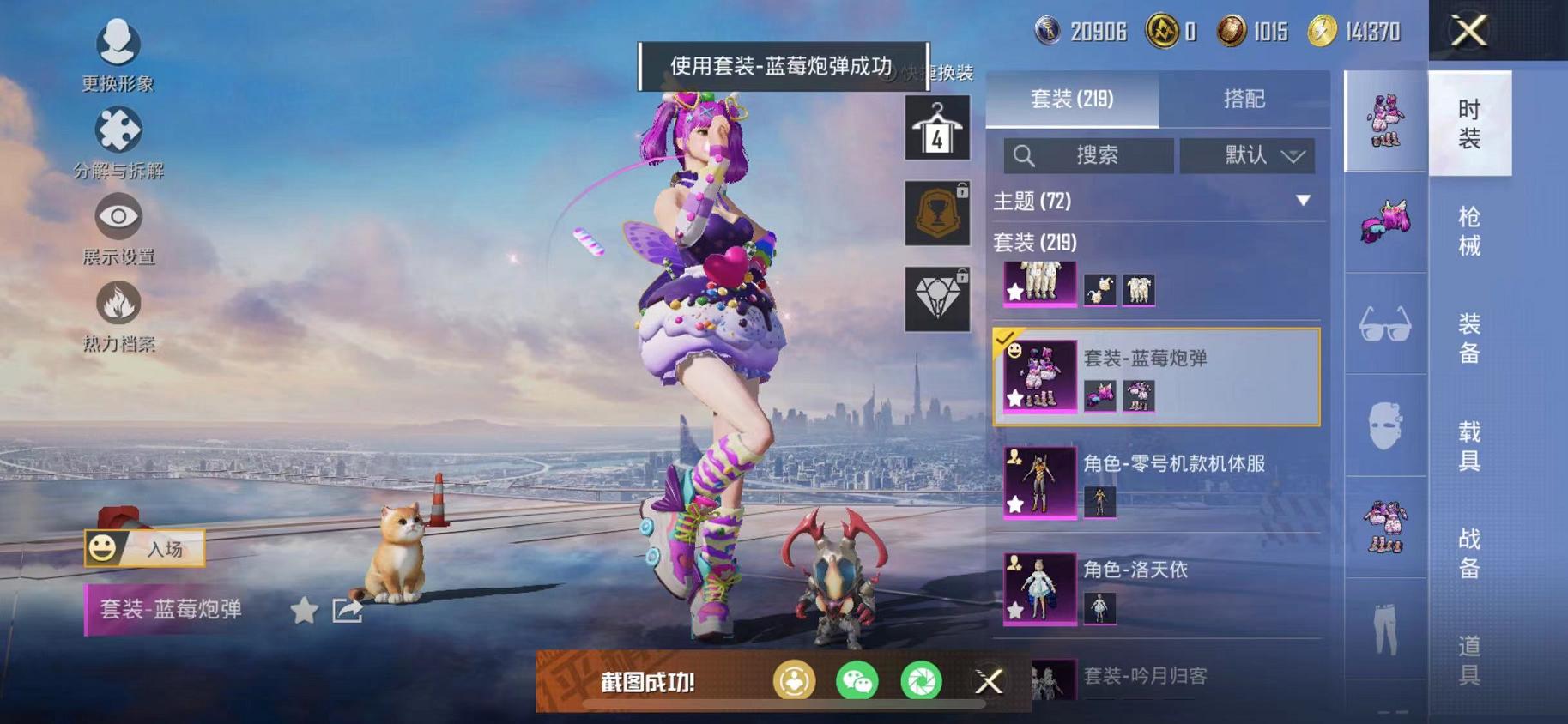Open 展示设置 display settings
The width and height of the screenshot is (1568, 724).
coord(119,223)
